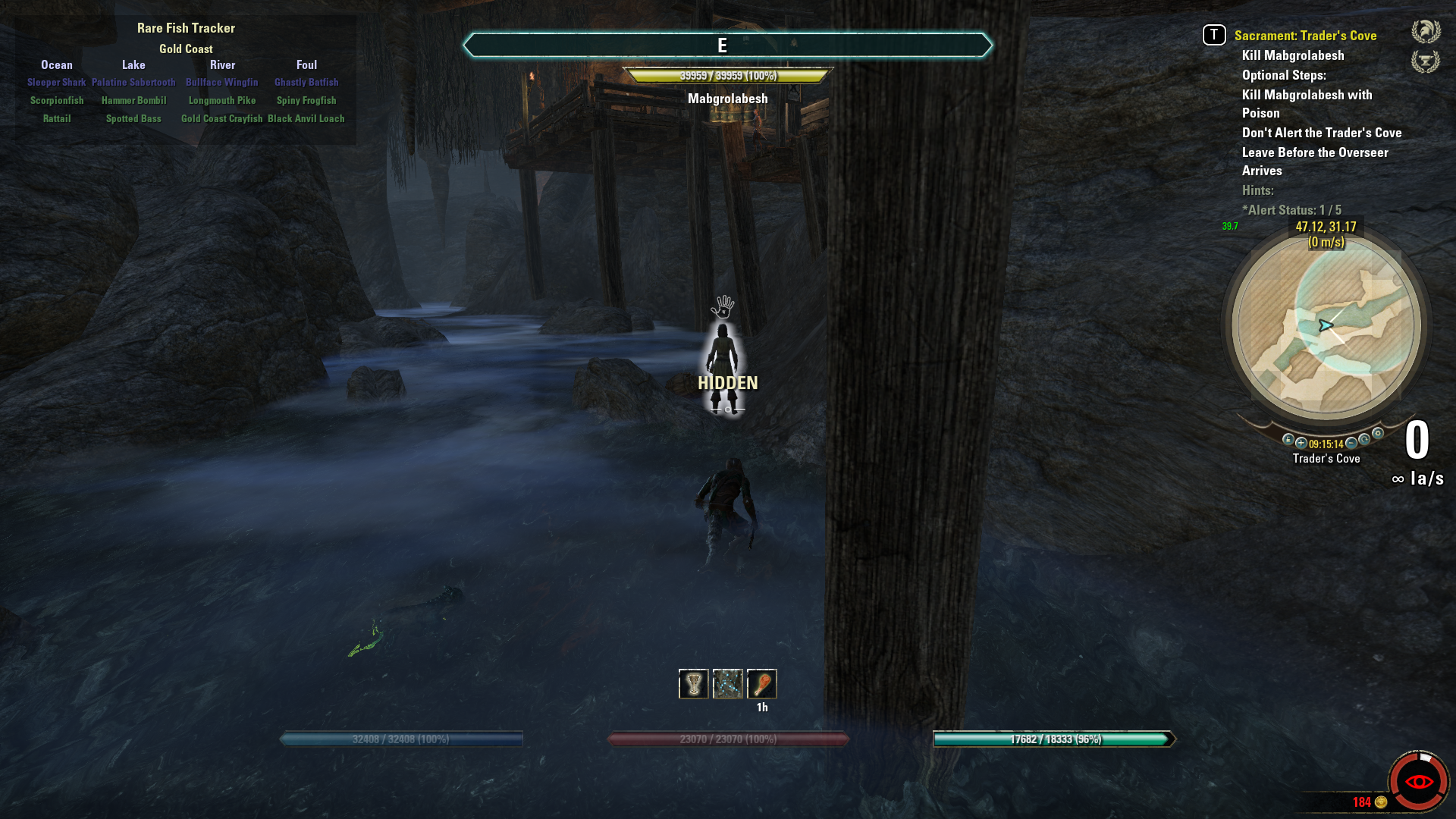Click the anvil laurel icon
1456x819 pixels.
coord(1425,61)
